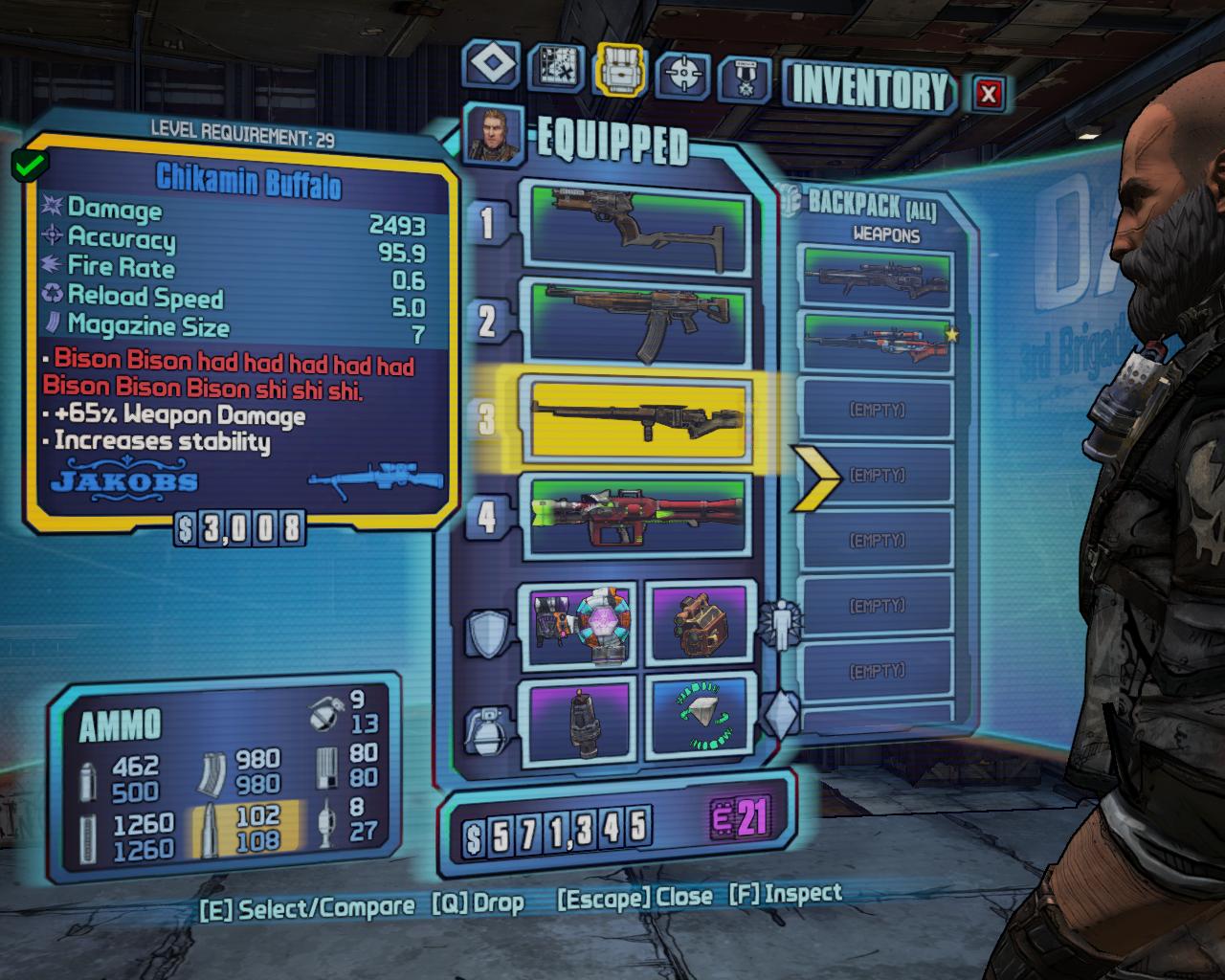Select the Chikamin Buffalo sniper in slot 3
The width and height of the screenshot is (1225, 980).
633,419
